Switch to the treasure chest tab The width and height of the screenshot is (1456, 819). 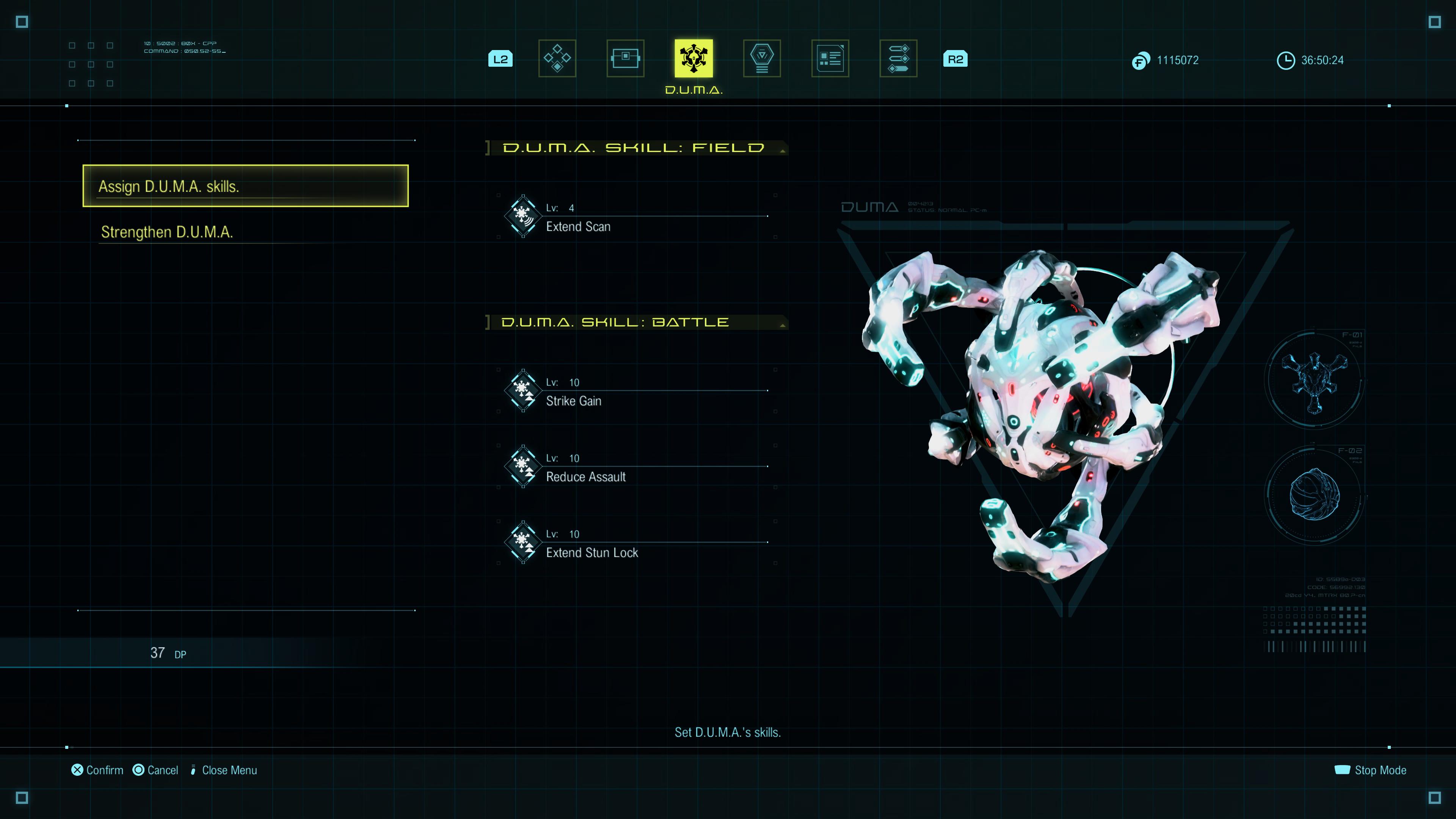click(x=625, y=58)
